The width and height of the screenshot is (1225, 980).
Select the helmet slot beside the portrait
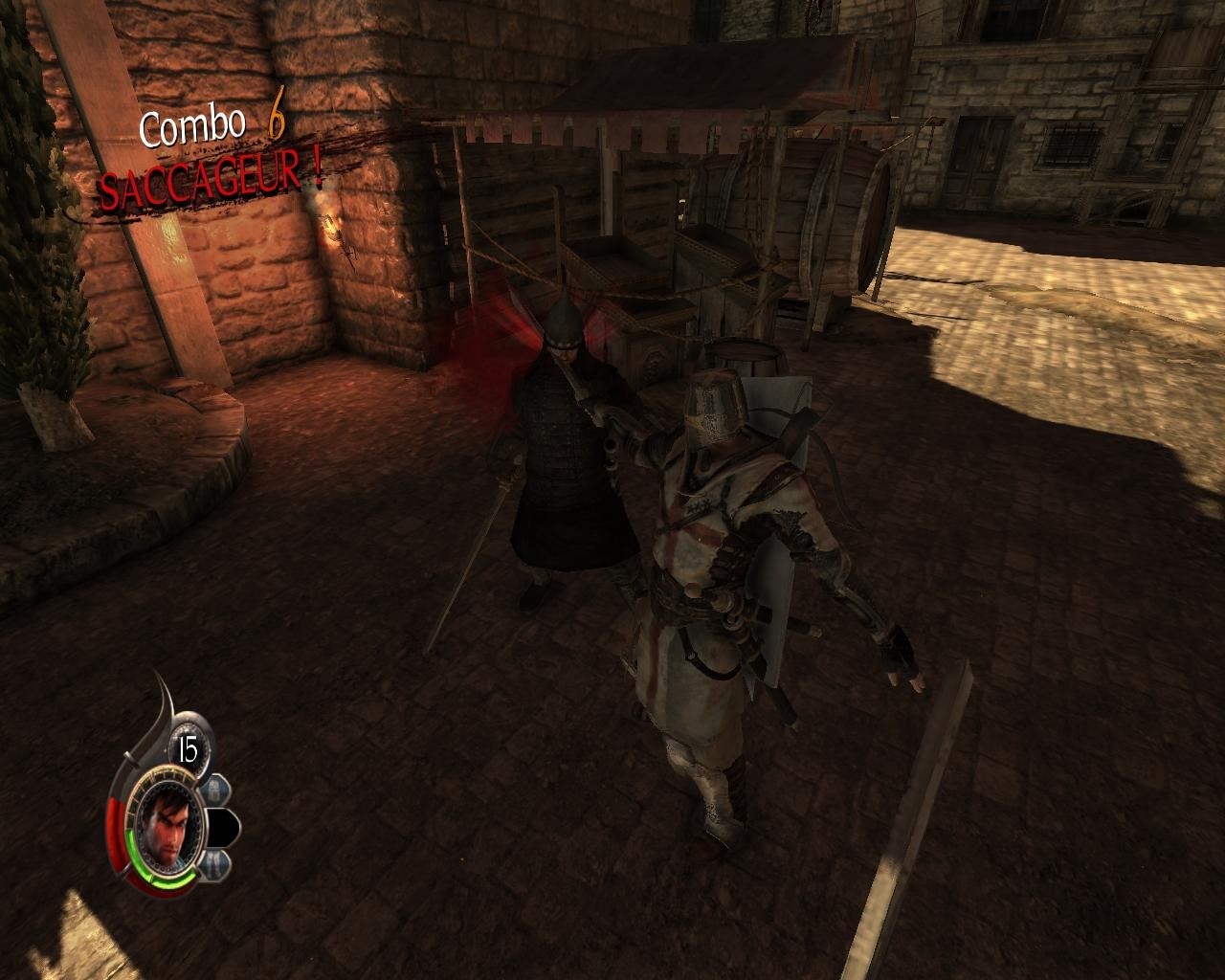[213, 790]
